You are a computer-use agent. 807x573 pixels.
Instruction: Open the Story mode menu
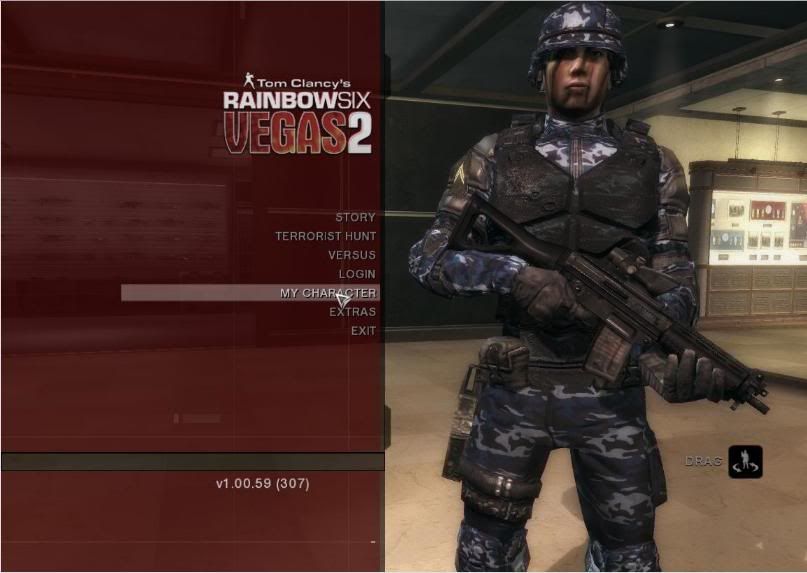(355, 217)
